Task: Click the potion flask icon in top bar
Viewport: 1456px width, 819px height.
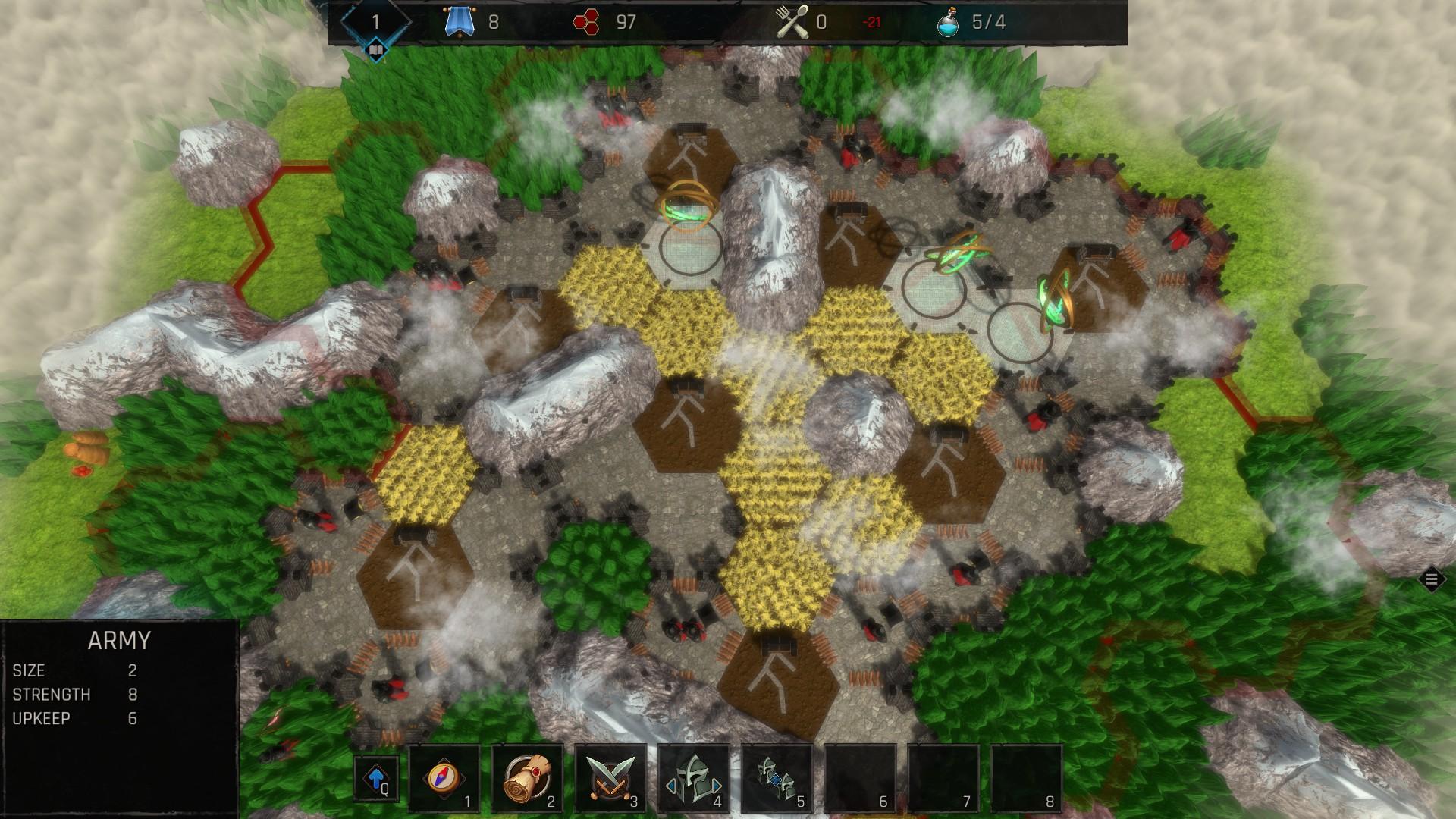Action: [947, 23]
